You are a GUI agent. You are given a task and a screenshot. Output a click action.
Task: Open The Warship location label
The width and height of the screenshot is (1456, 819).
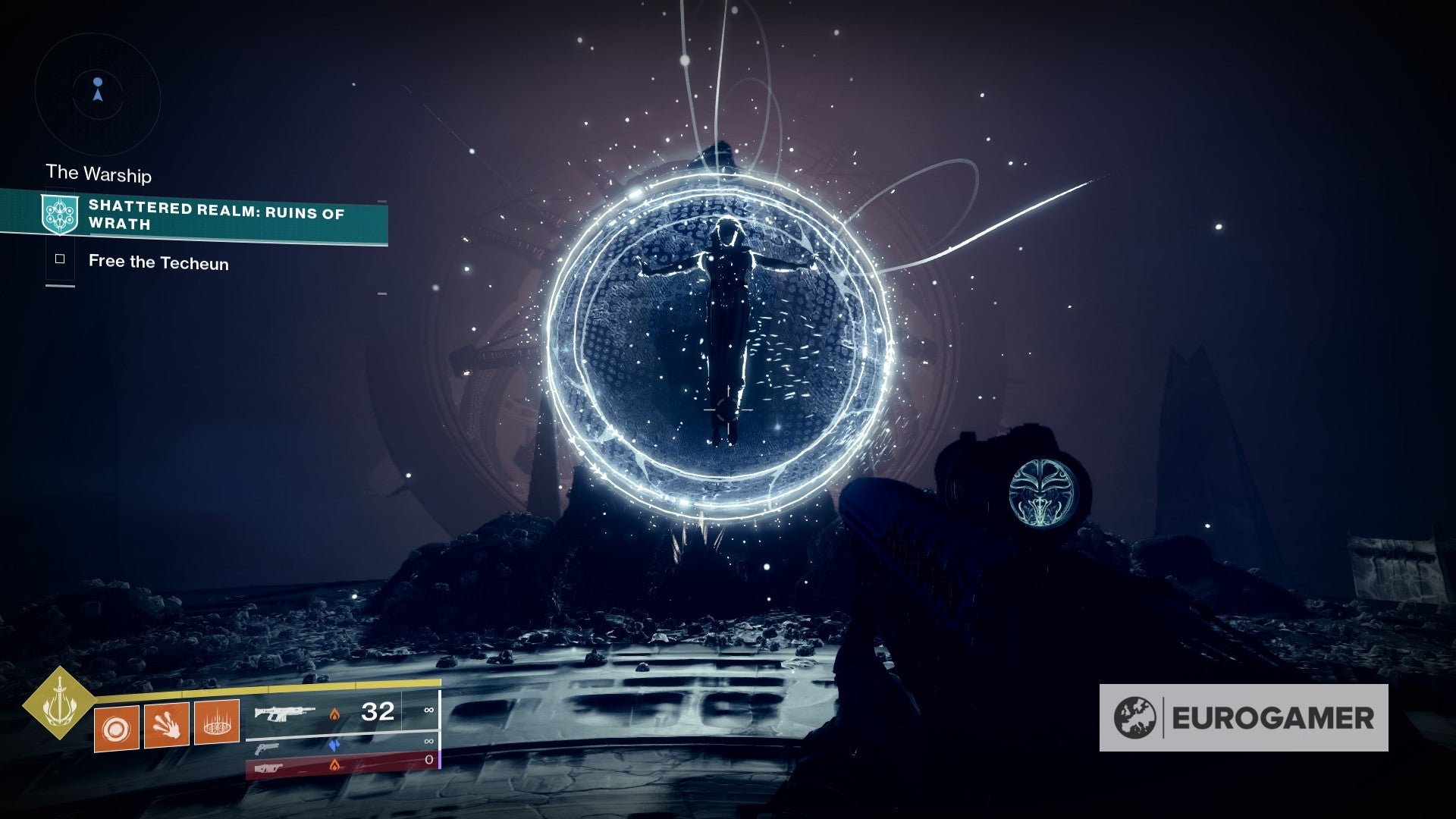(99, 175)
